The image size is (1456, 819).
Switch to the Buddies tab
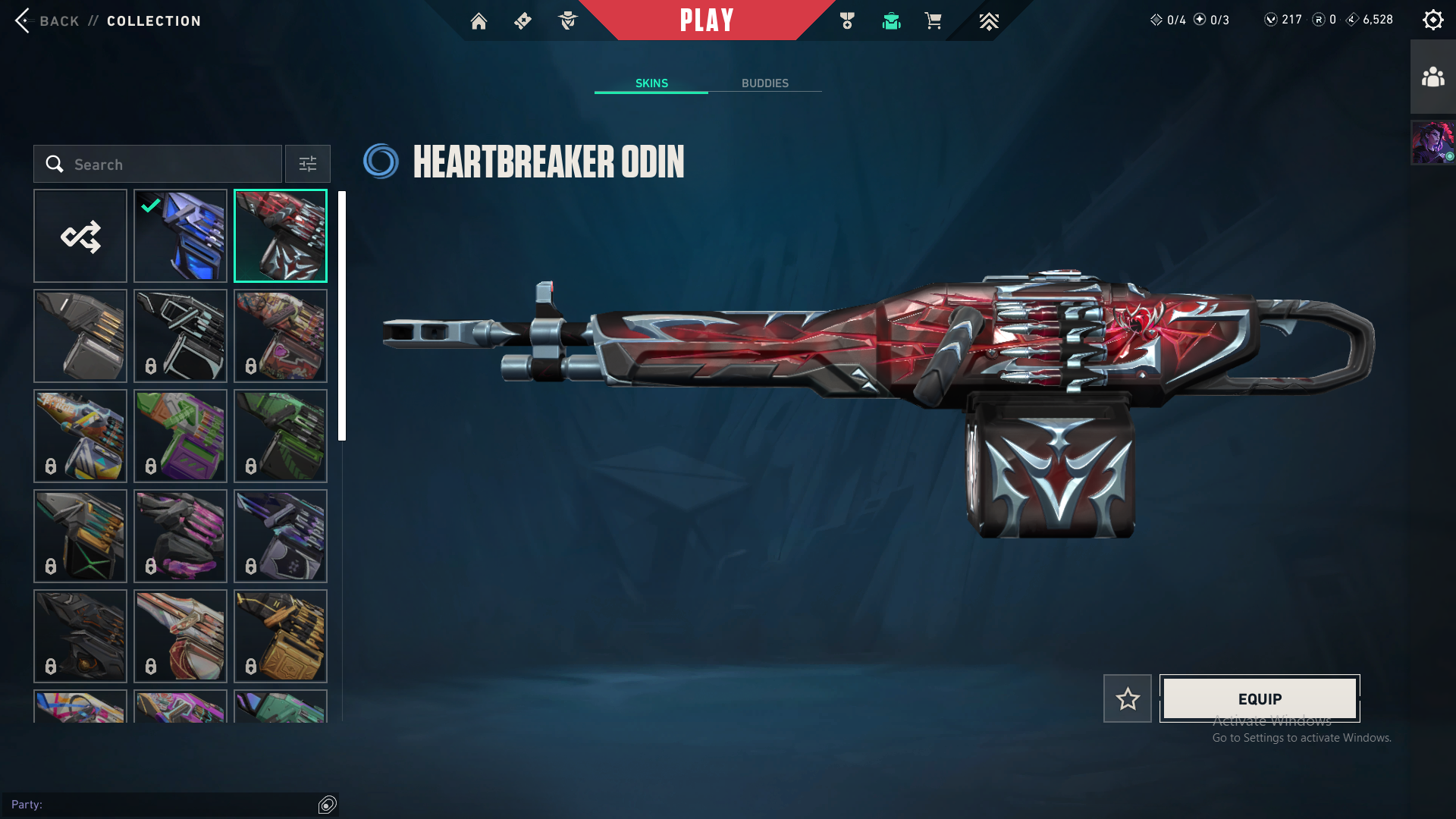tap(764, 83)
